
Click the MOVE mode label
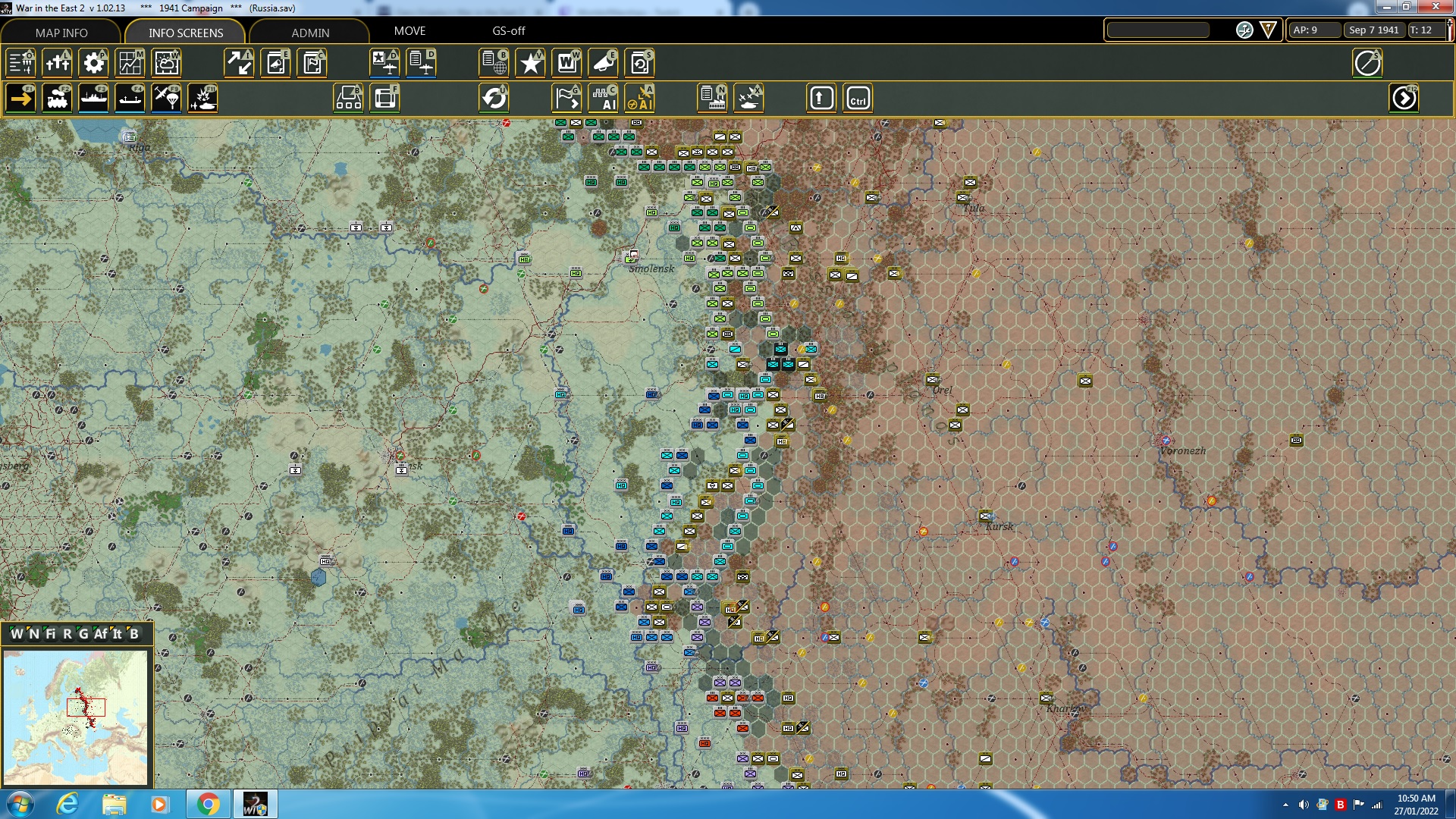click(411, 31)
